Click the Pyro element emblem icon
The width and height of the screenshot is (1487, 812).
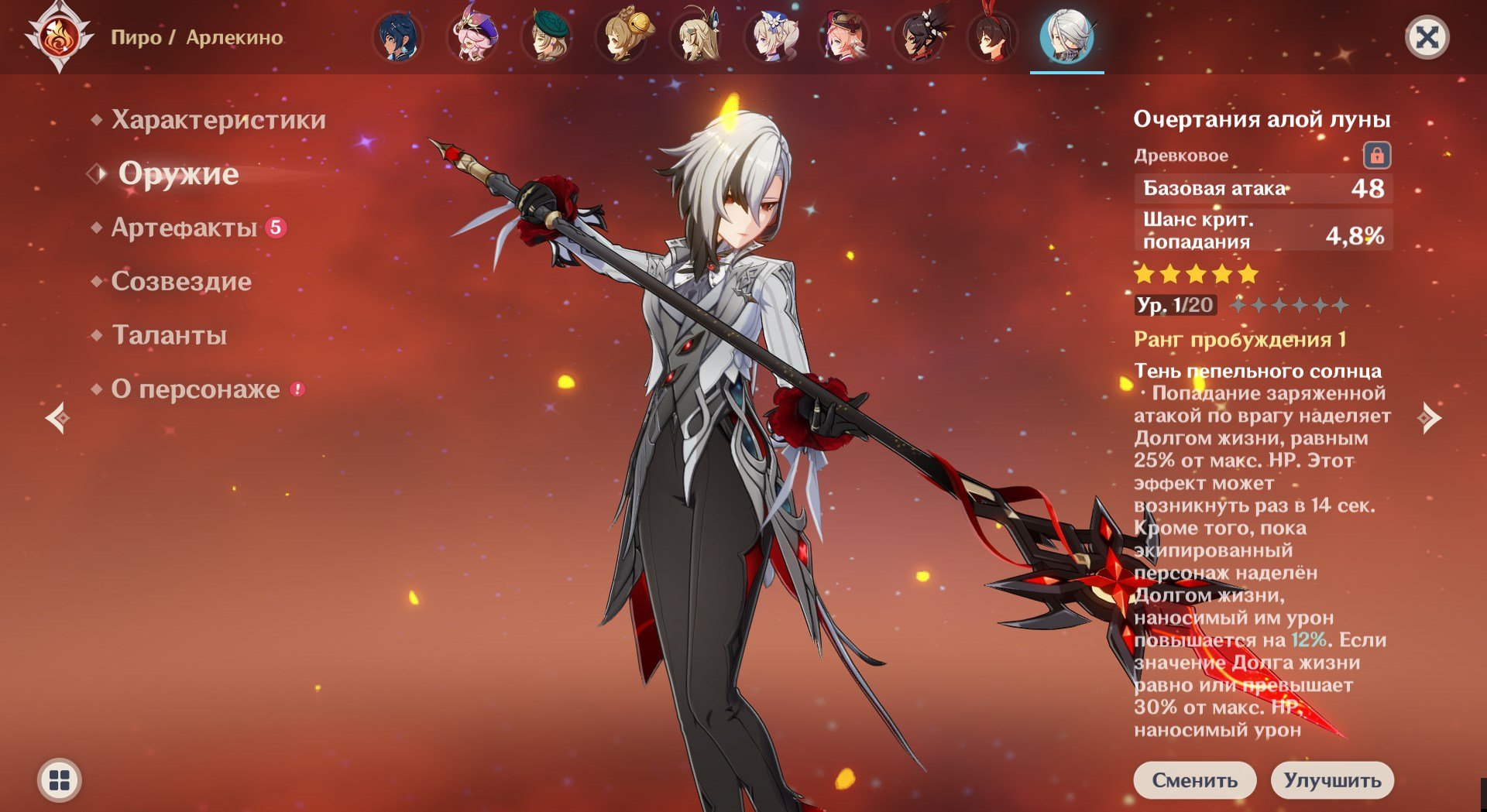pyautogui.click(x=60, y=36)
